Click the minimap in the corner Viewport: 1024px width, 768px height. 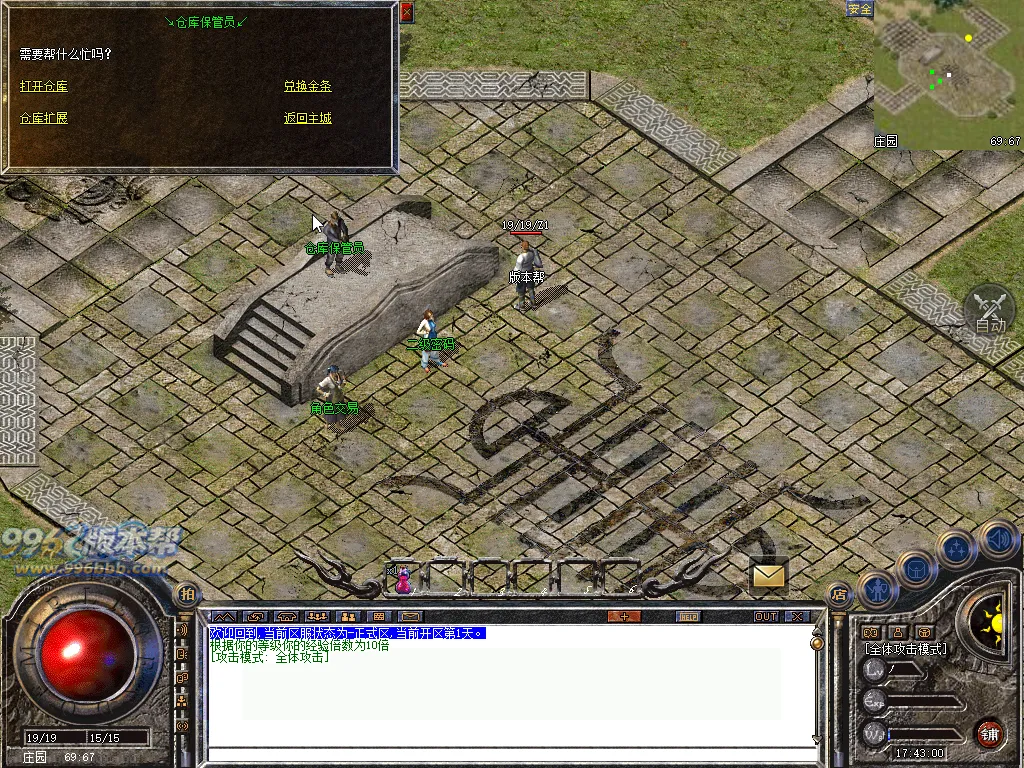947,75
